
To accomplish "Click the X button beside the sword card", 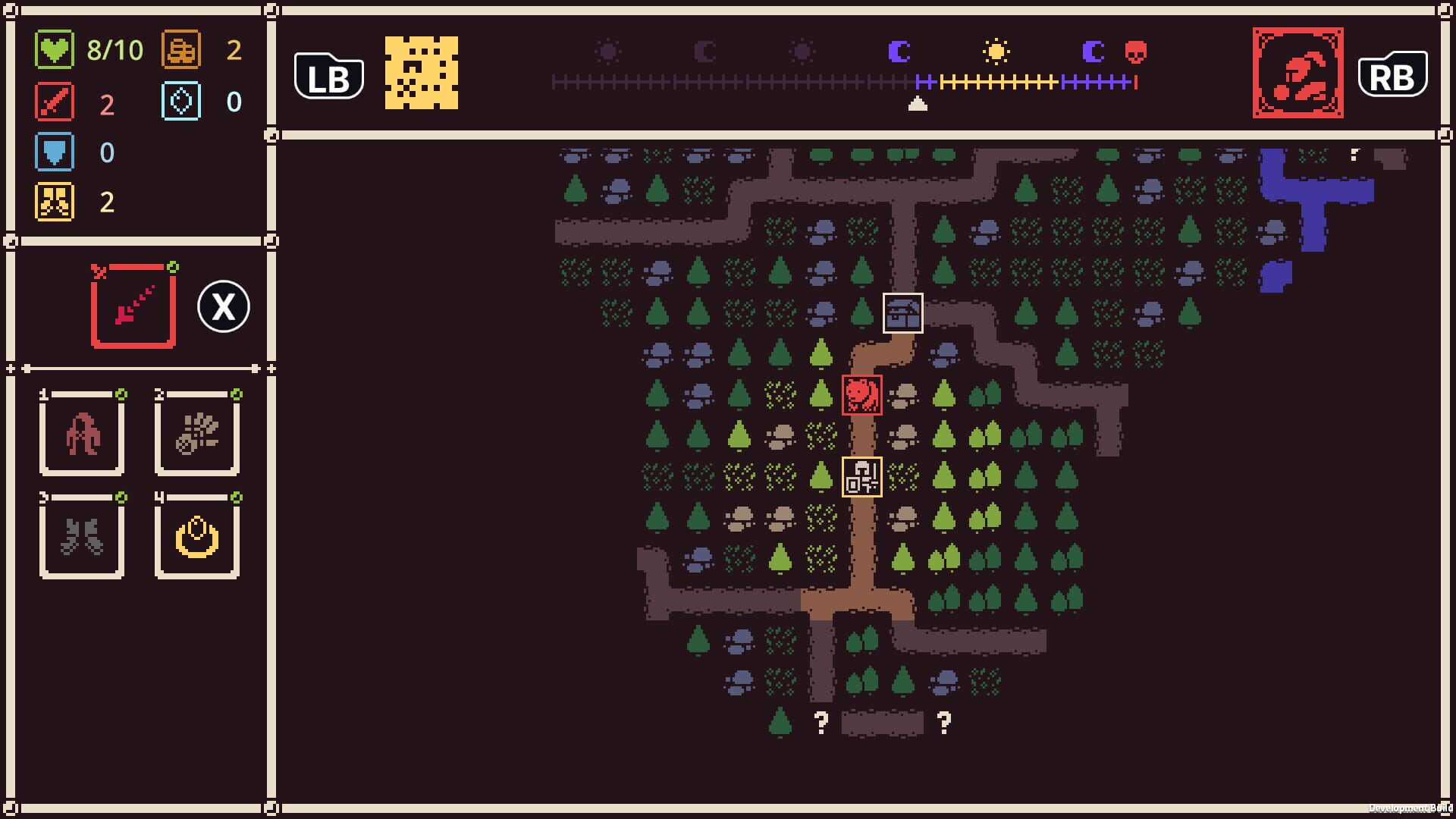I will 222,306.
